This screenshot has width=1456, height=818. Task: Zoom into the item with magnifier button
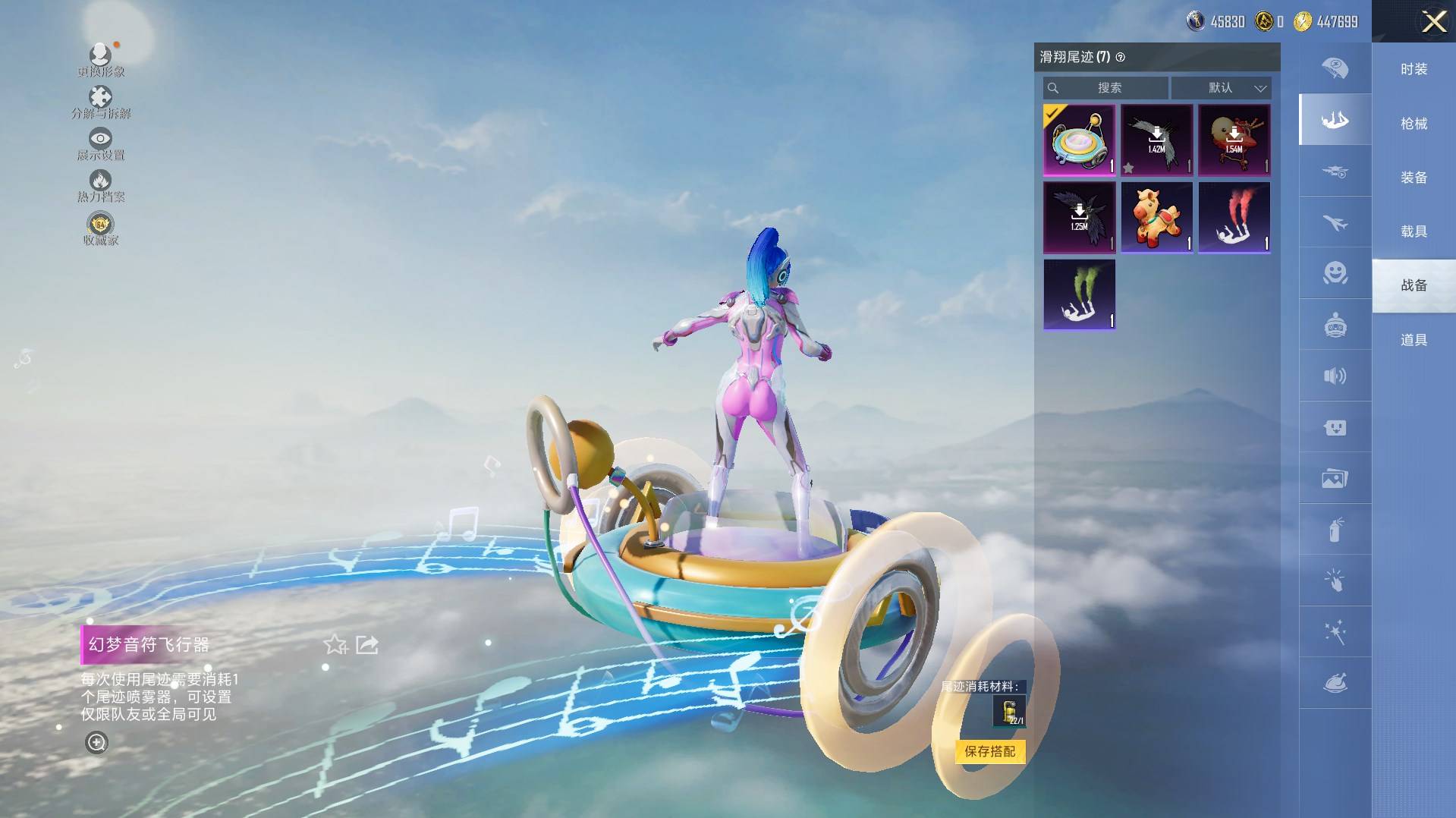[x=96, y=742]
